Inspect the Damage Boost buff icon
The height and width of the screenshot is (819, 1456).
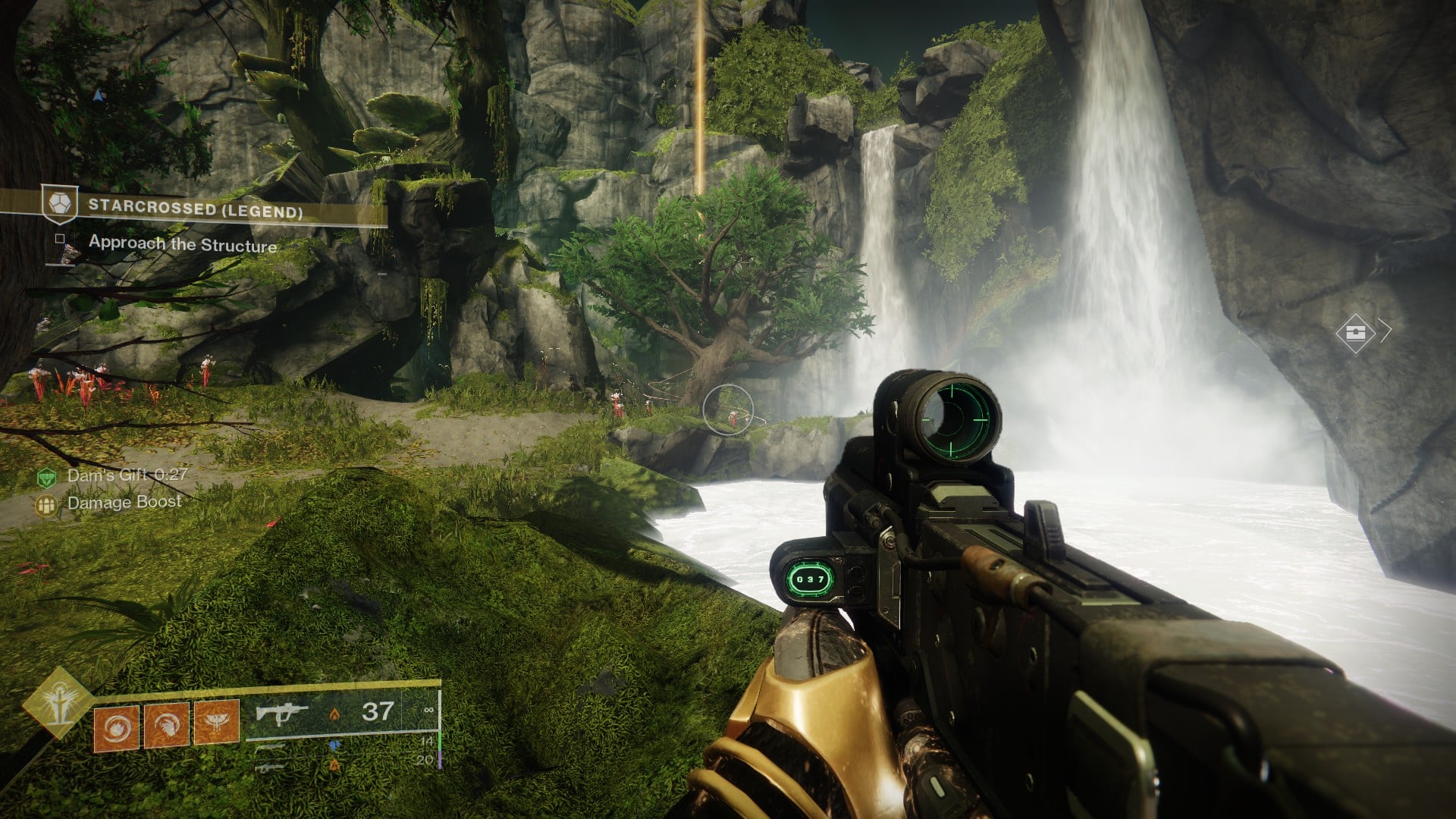click(47, 504)
